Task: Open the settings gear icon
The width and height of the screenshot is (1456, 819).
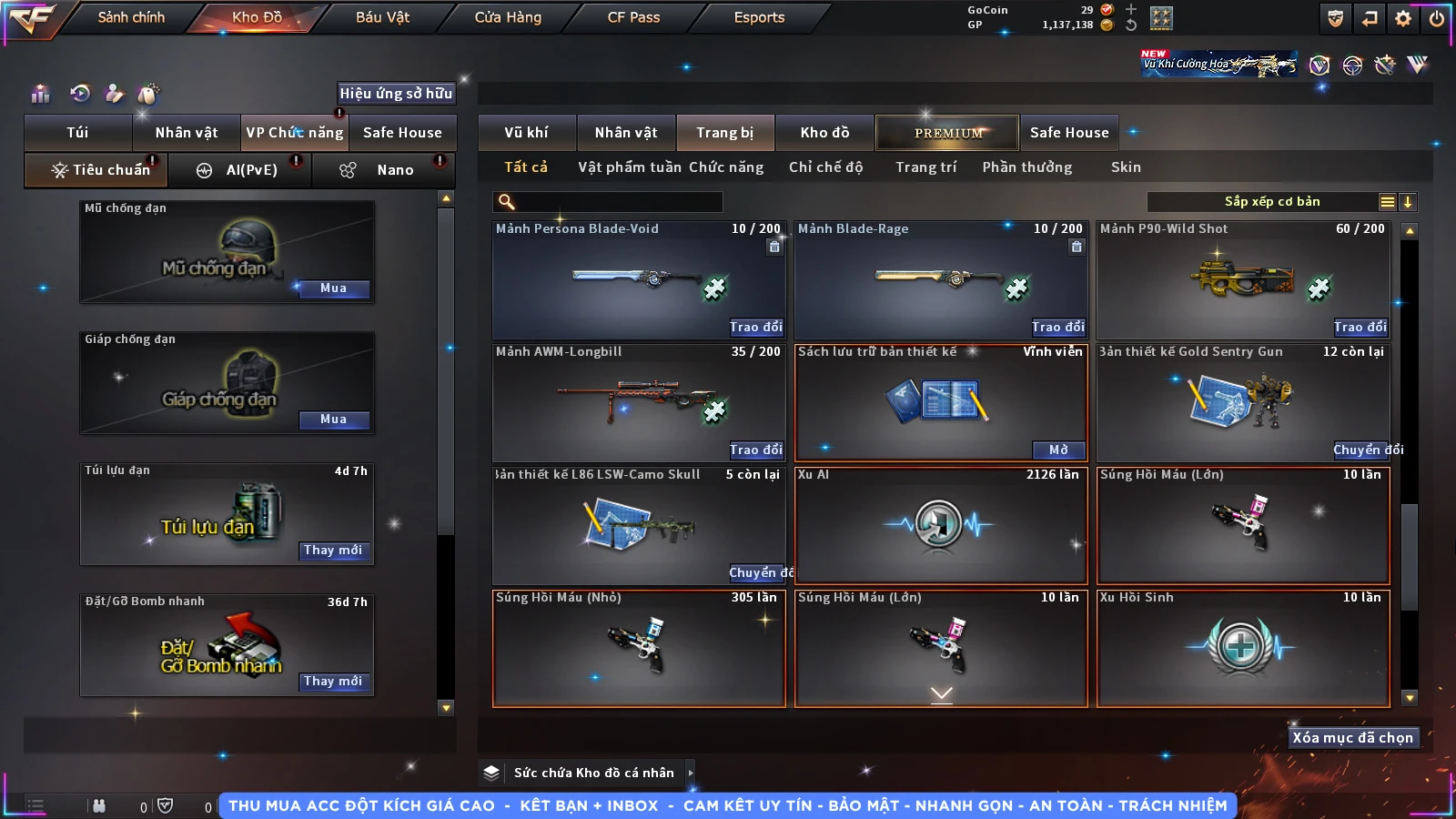Action: 1403,18
